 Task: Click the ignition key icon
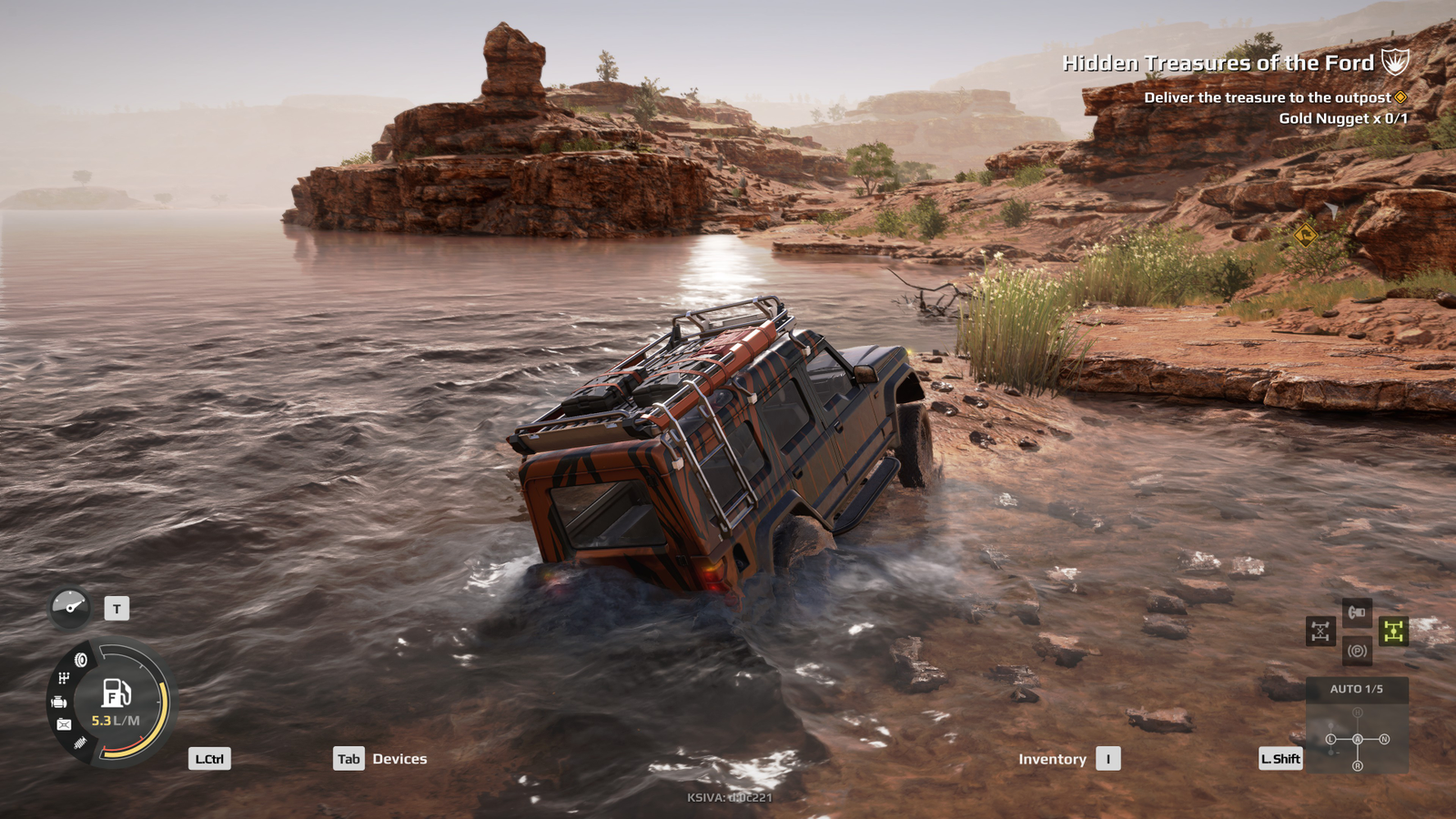point(1357,612)
